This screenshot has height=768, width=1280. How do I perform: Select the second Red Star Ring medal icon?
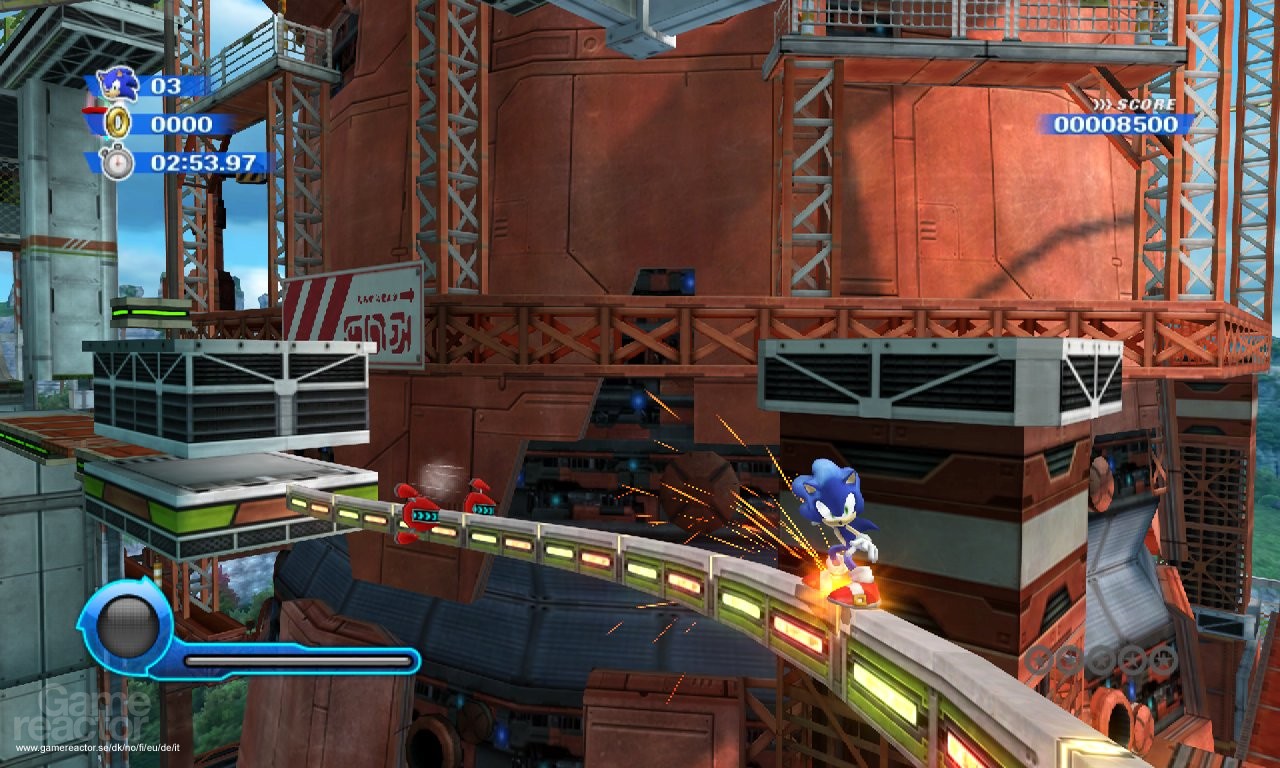(x=1069, y=660)
